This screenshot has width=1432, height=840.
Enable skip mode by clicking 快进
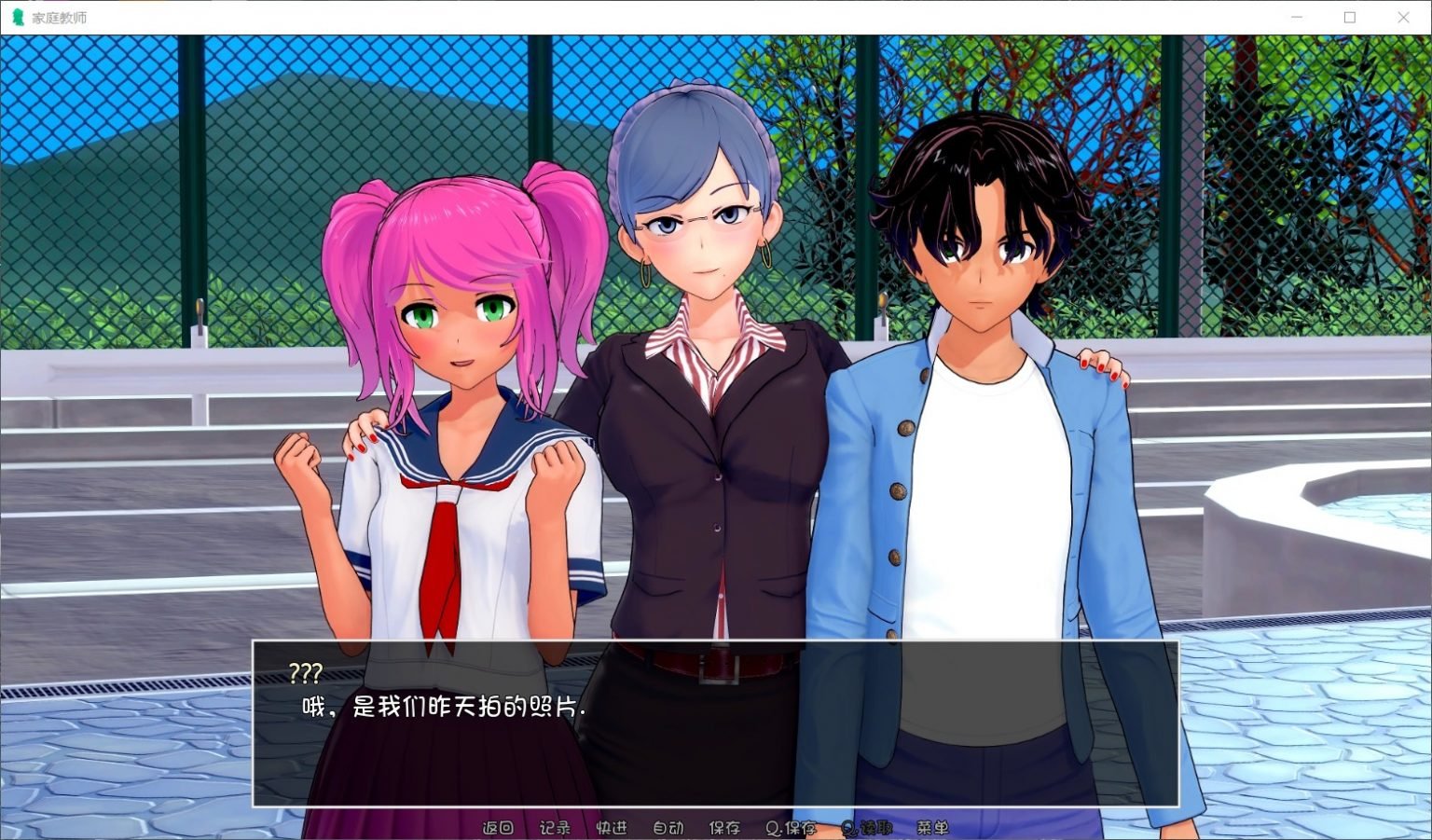(x=613, y=826)
